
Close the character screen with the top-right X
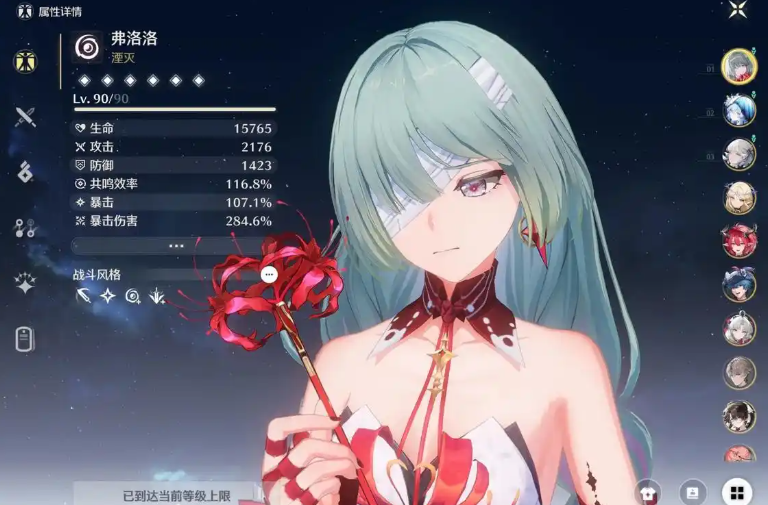pos(737,10)
